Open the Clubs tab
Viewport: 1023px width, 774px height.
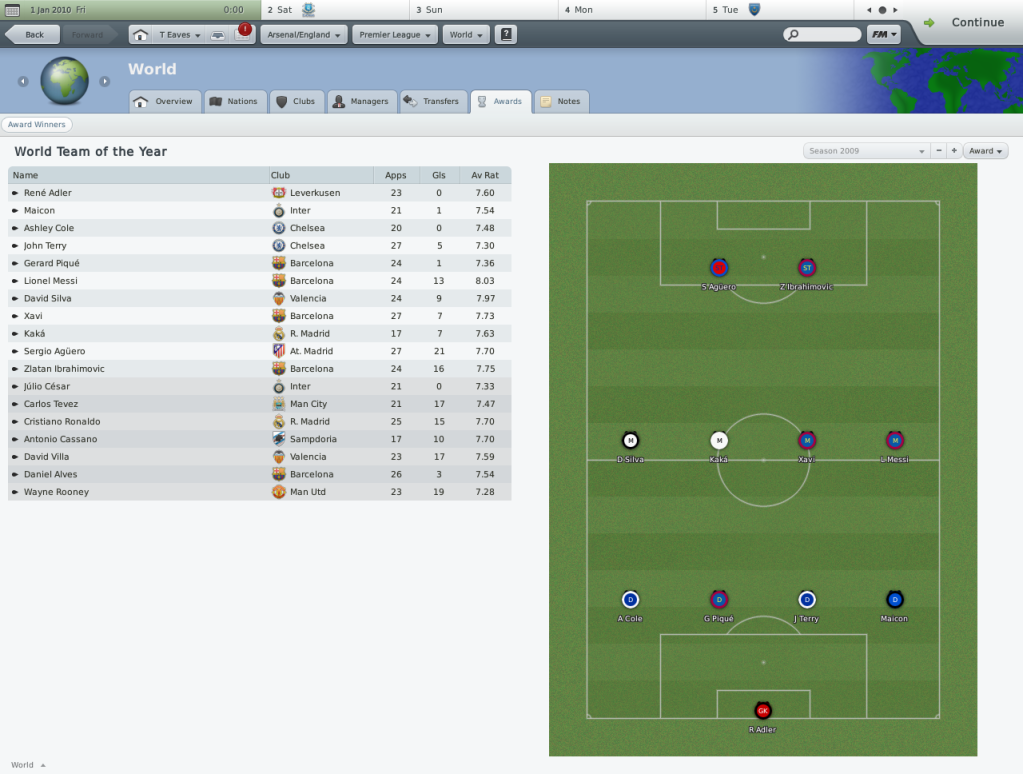pos(295,101)
